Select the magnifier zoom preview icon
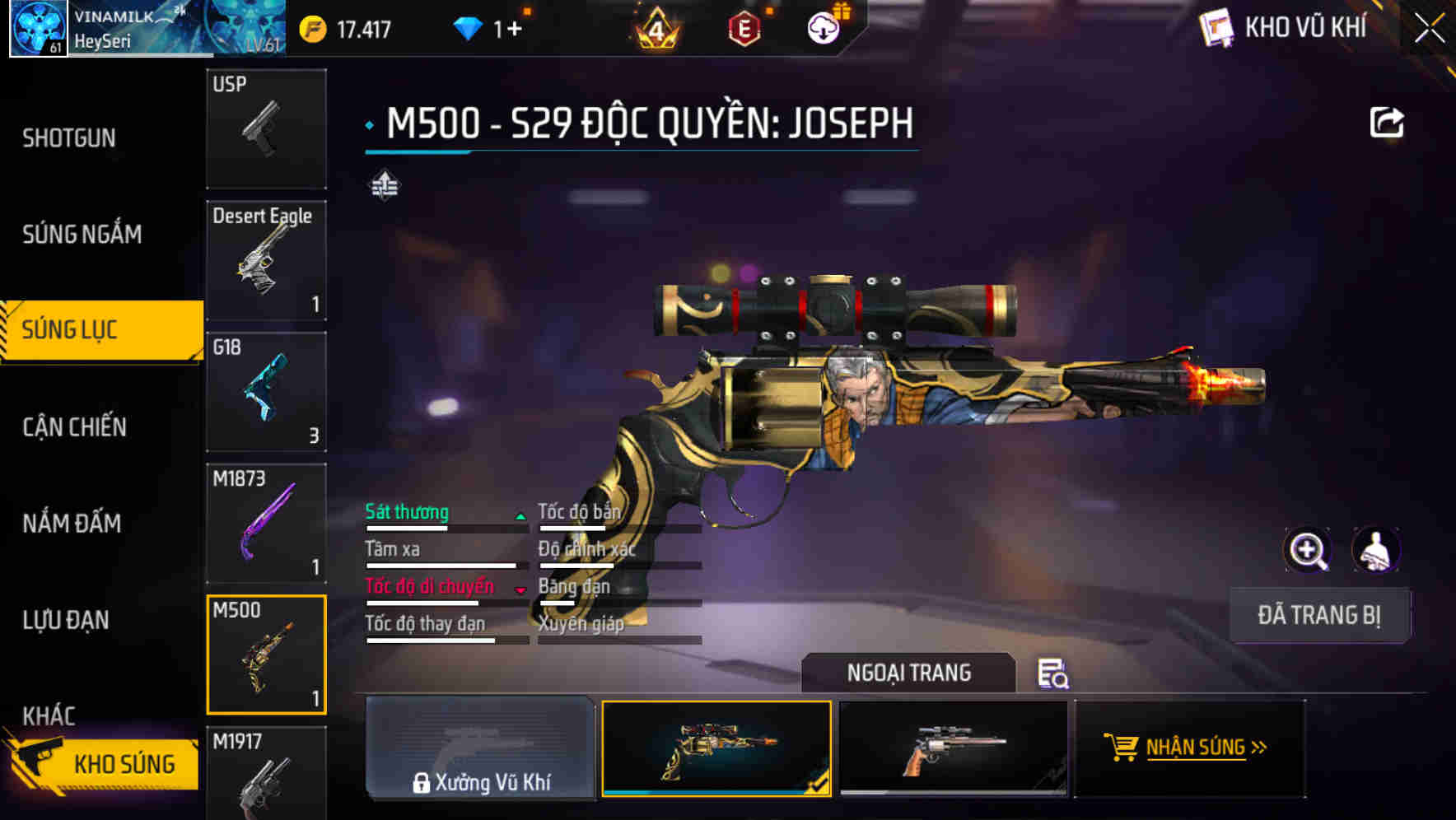This screenshot has height=820, width=1456. point(1309,550)
